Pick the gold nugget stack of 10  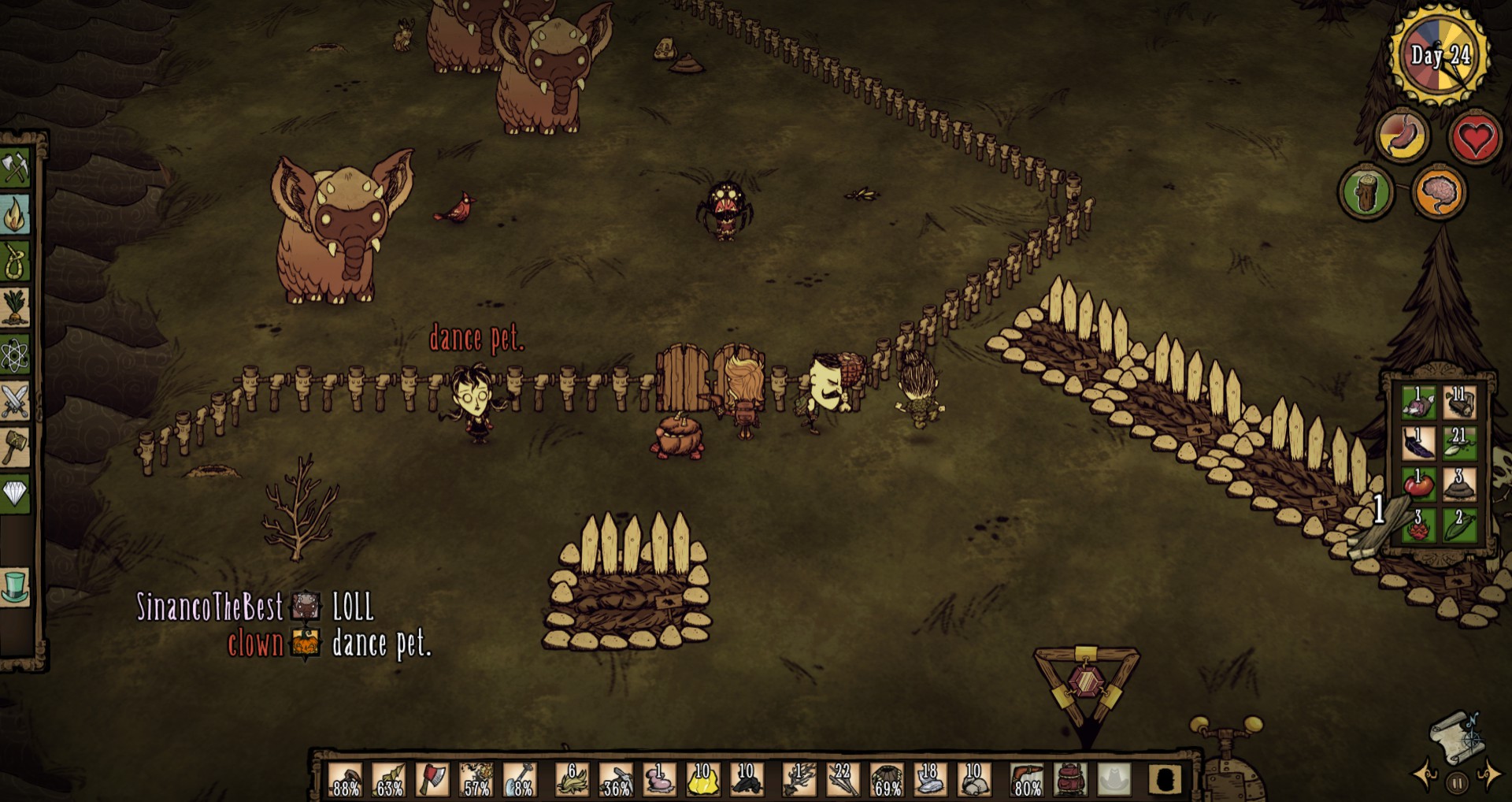(701, 779)
